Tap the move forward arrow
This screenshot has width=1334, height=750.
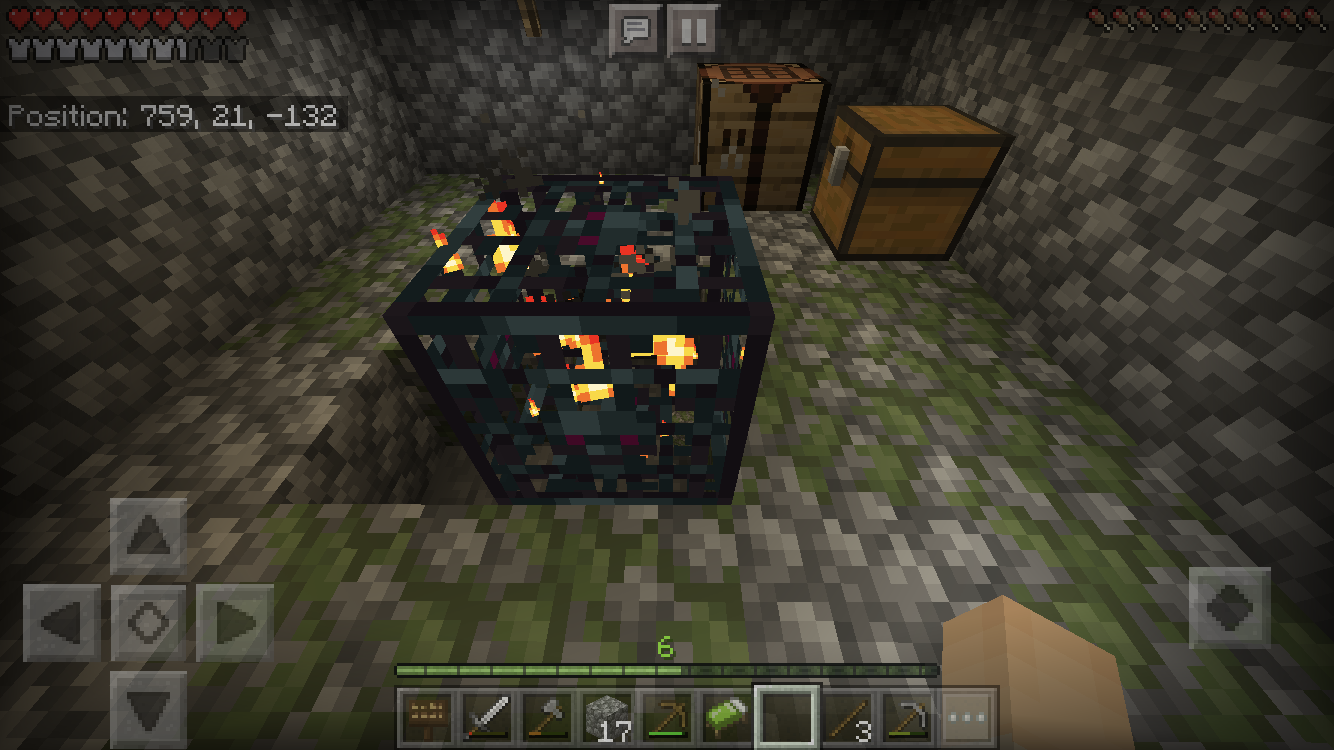148,537
